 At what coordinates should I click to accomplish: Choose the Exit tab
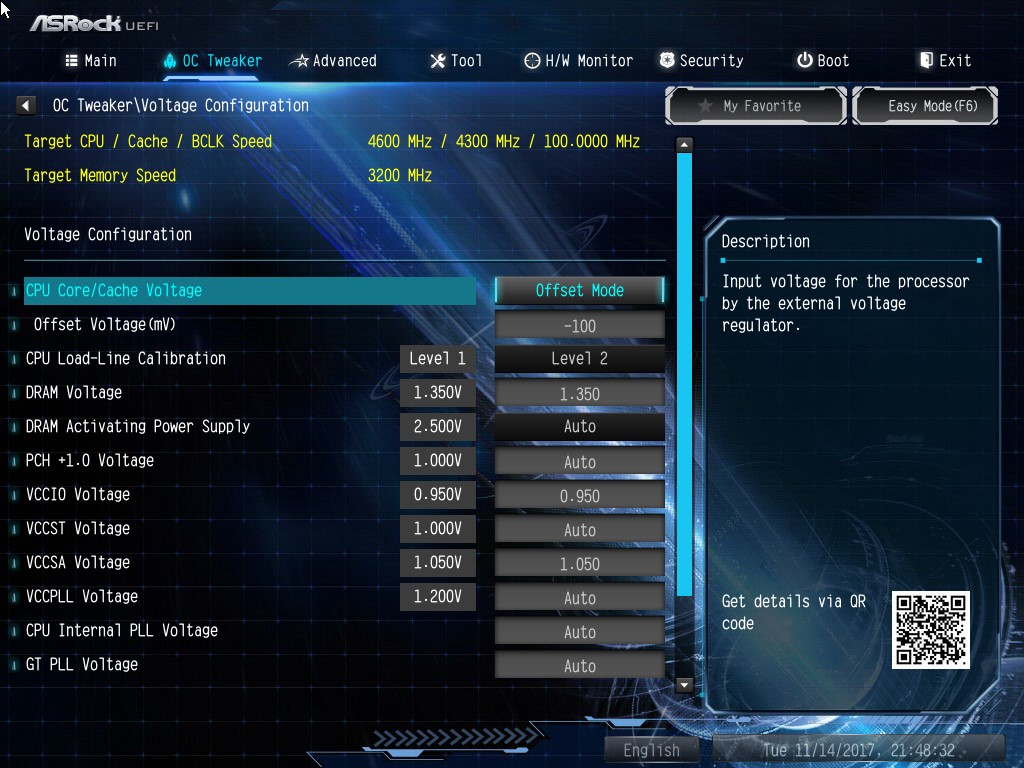(945, 61)
